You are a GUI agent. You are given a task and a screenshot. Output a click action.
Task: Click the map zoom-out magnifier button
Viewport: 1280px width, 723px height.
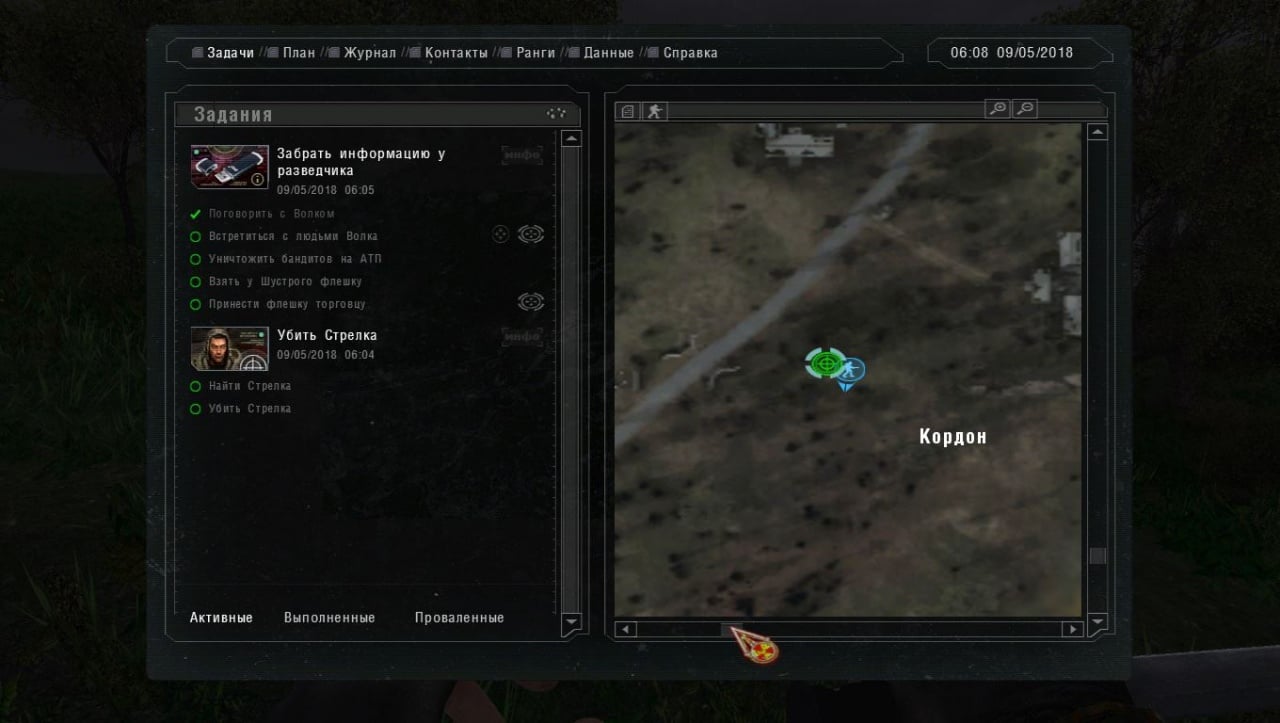point(1025,109)
